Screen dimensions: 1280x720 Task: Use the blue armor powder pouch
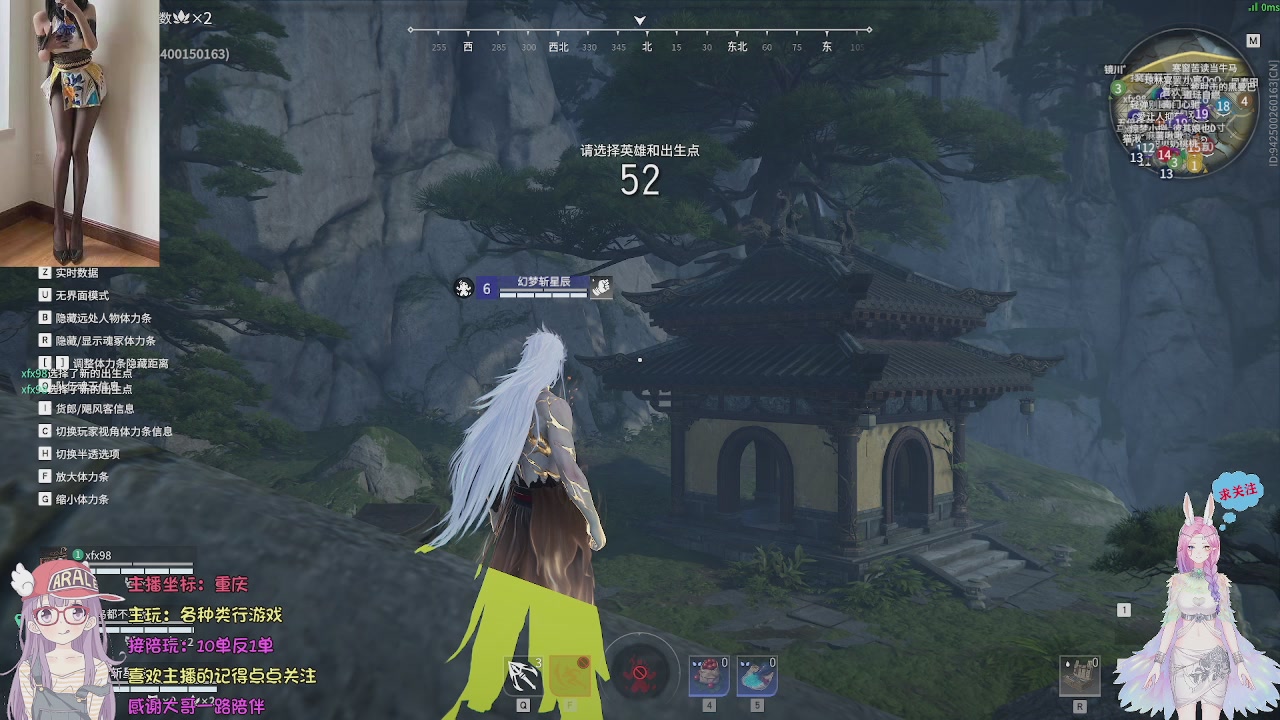[x=757, y=675]
